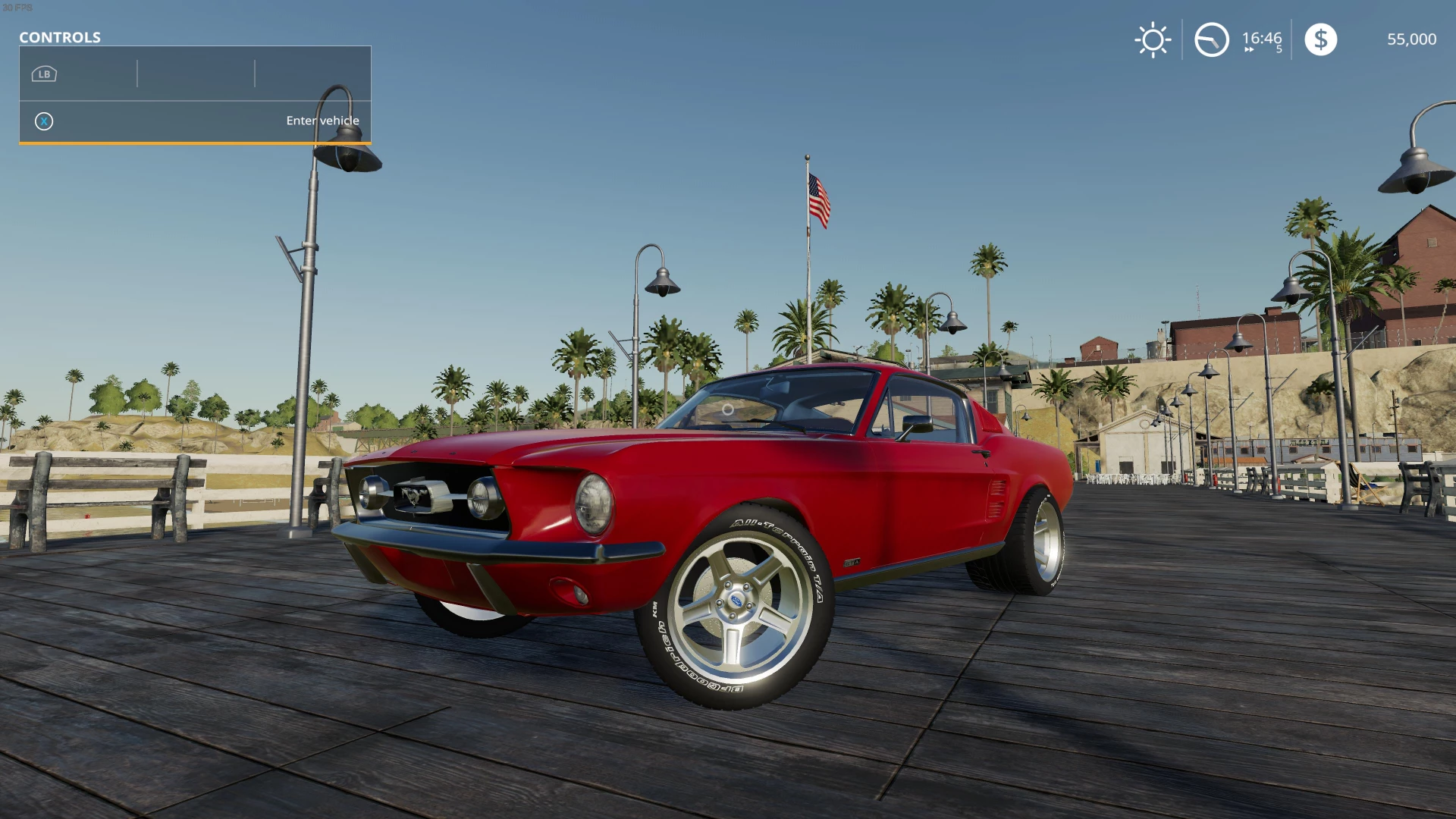
Task: Click the orange highlight bar under Enter vehicle
Action: pos(195,142)
